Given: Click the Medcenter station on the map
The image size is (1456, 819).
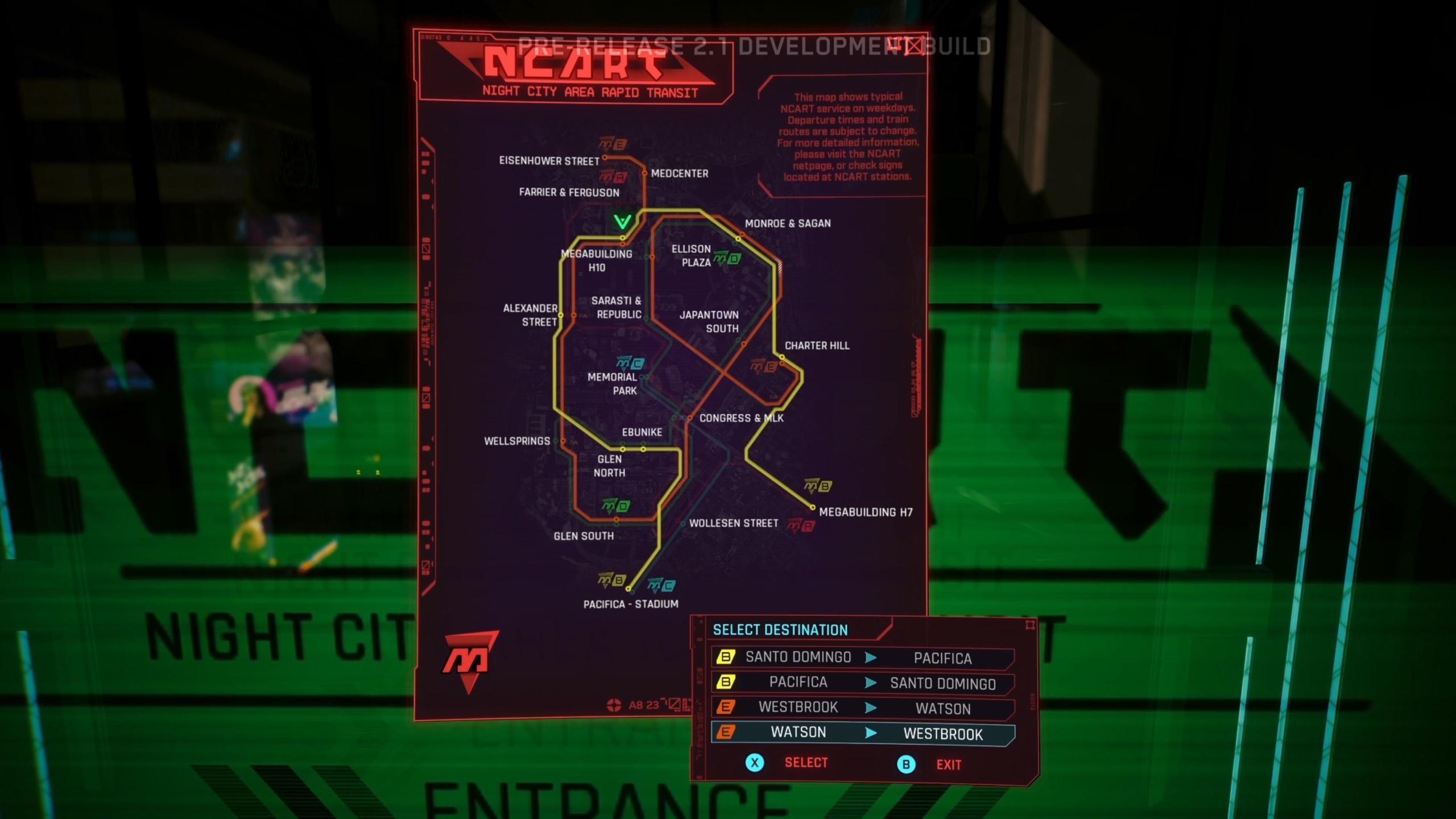Looking at the screenshot, I should pyautogui.click(x=644, y=173).
